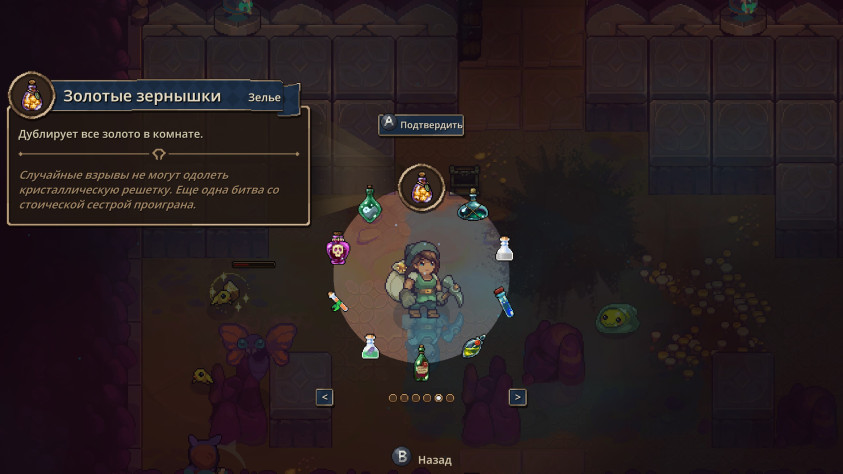Screen dimensions: 843x474
Task: Go to the next potion page
Action: click(517, 397)
